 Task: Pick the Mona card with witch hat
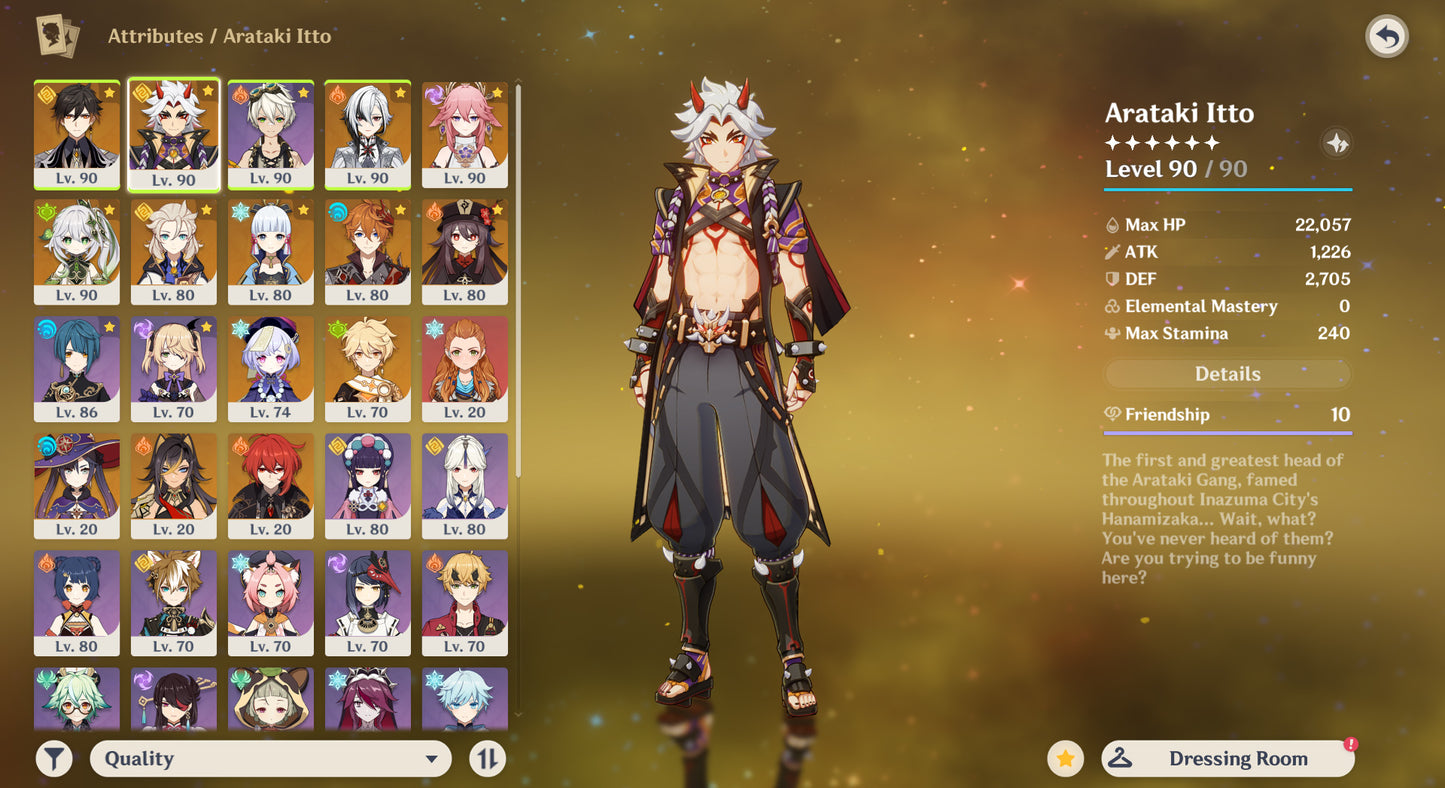[x=77, y=486]
